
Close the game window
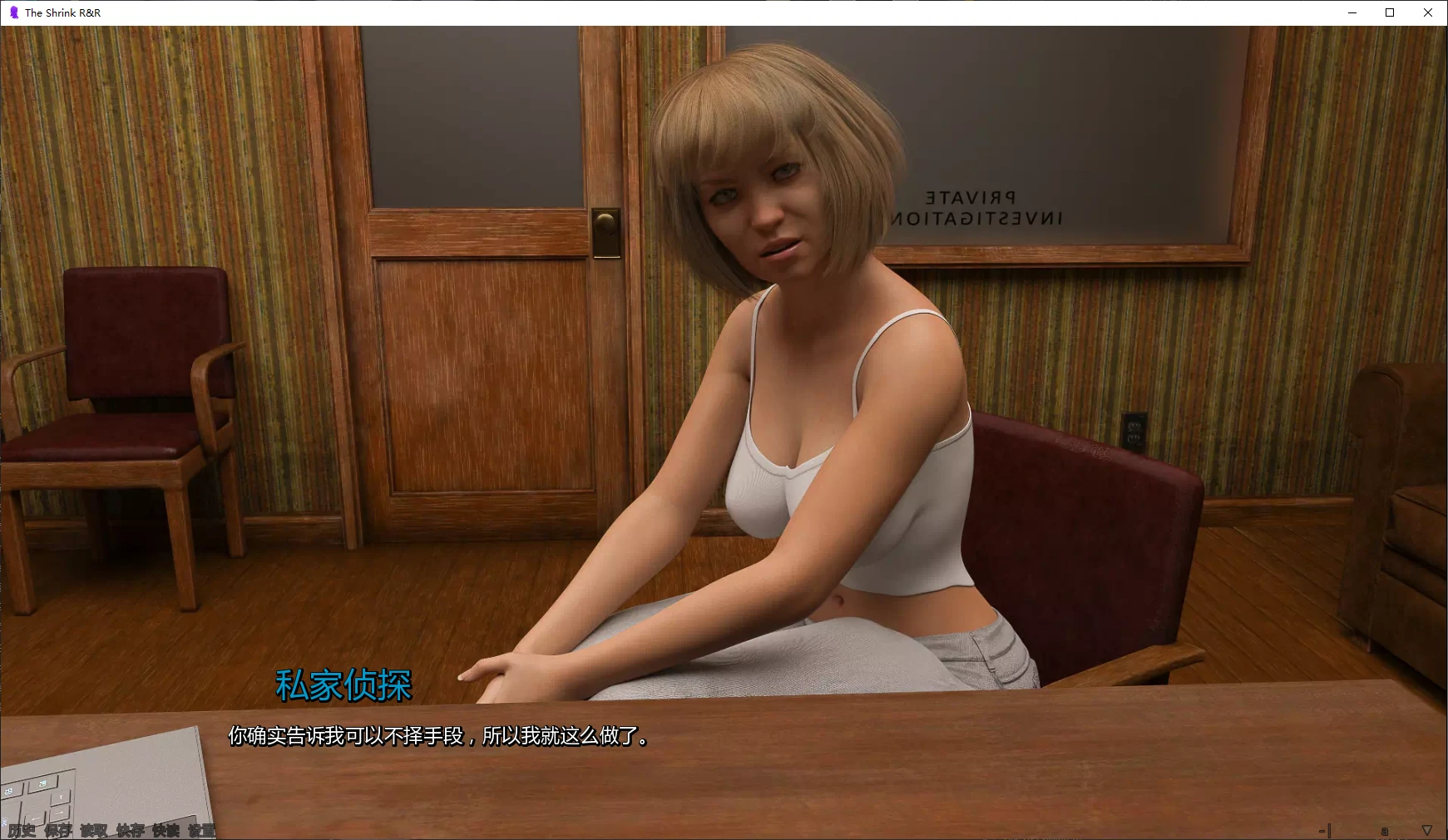(1428, 12)
